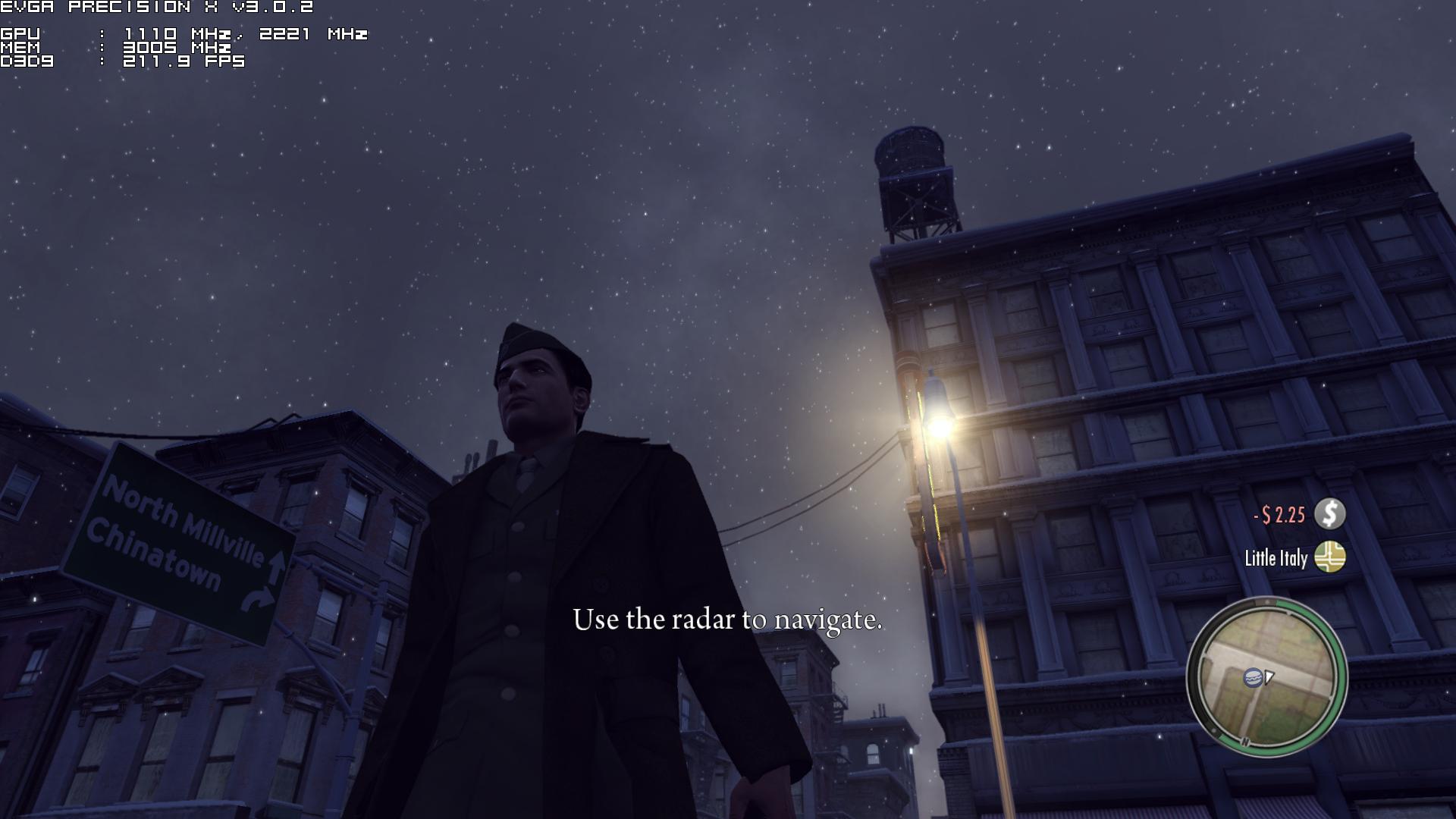Click the Little Italy district map icon

point(1329,557)
